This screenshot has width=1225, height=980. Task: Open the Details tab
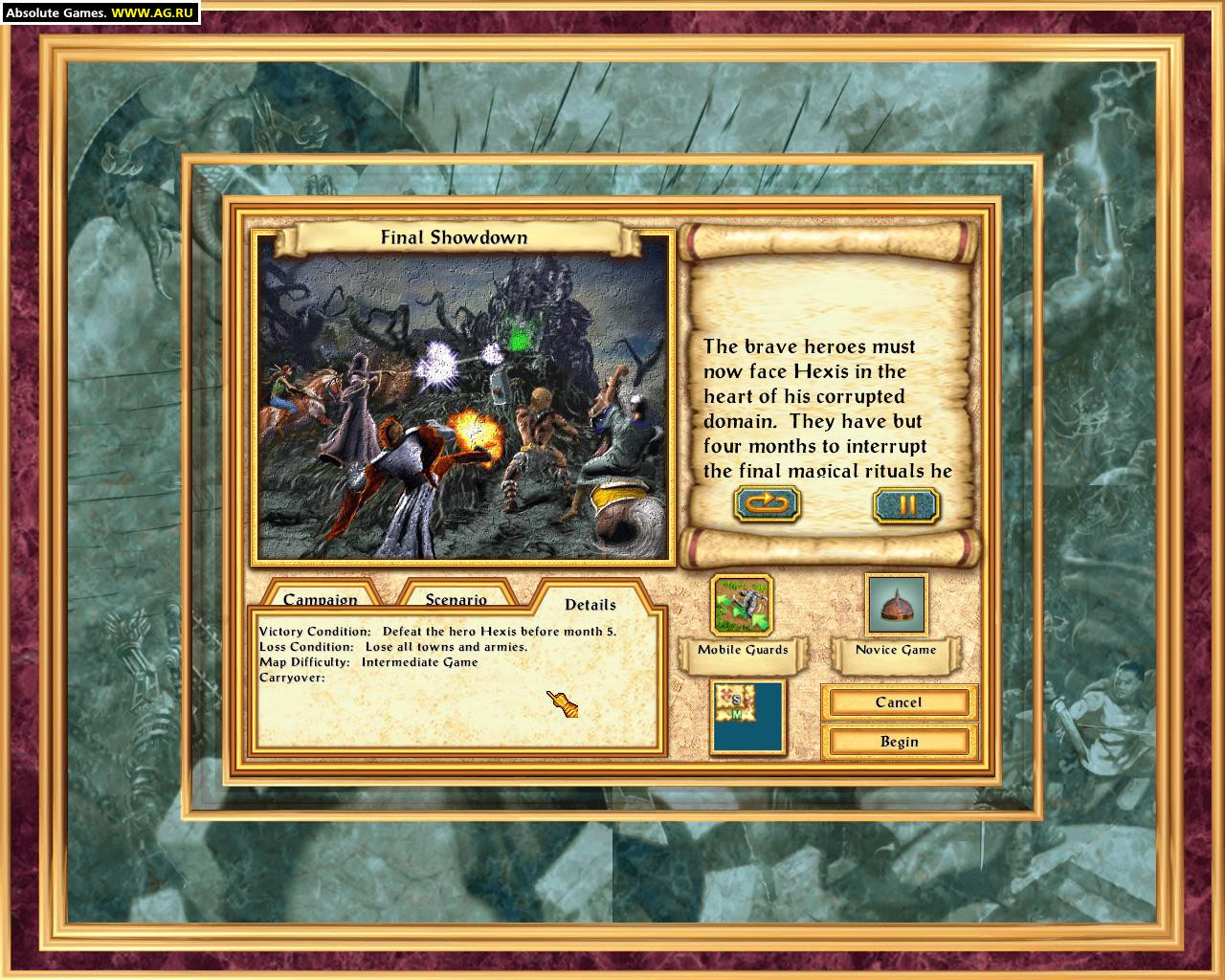590,604
